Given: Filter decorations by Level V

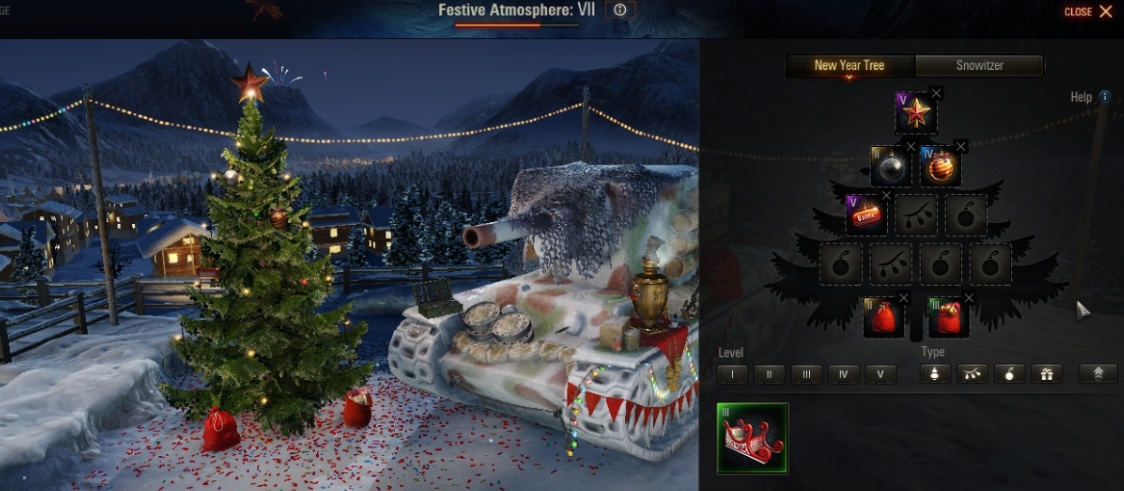Looking at the screenshot, I should point(880,375).
